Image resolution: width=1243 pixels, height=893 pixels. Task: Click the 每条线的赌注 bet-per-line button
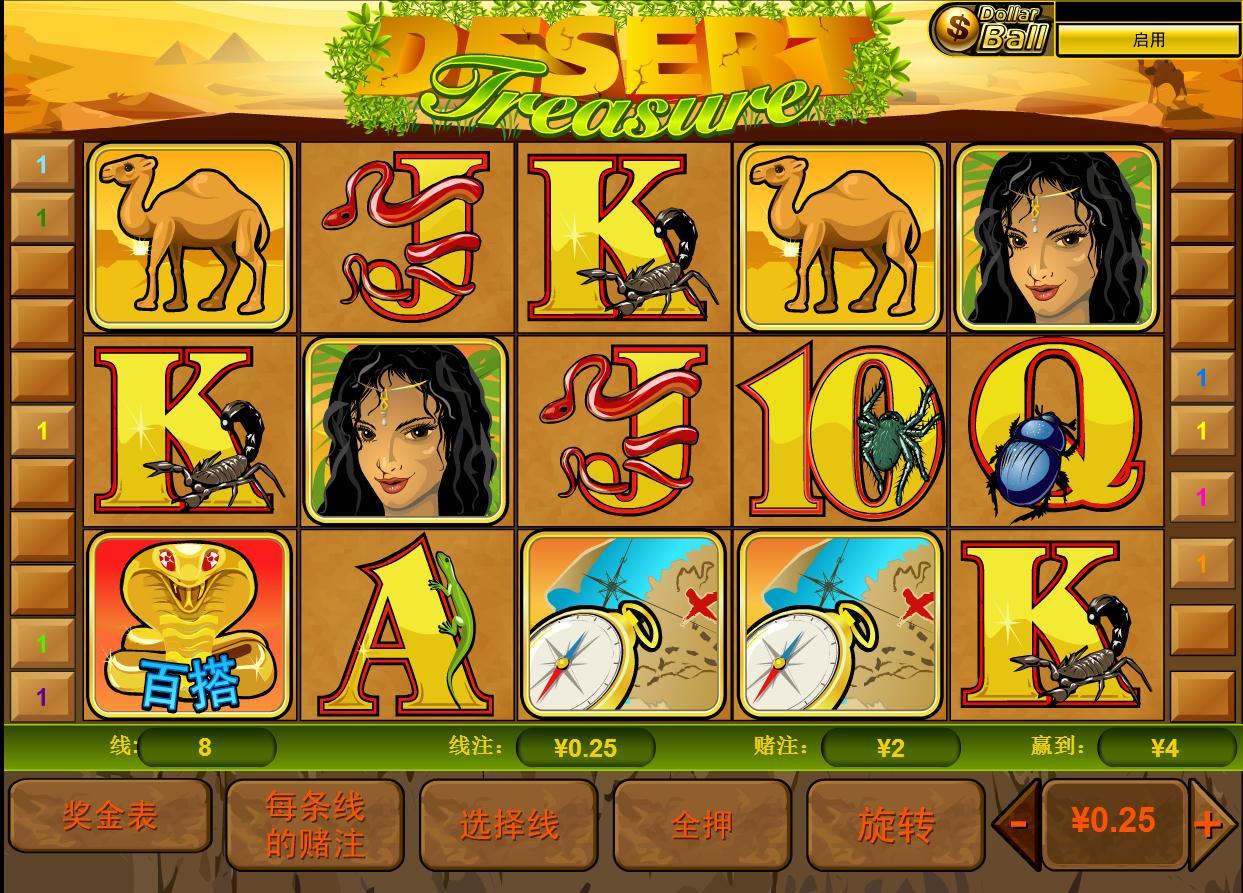point(315,825)
